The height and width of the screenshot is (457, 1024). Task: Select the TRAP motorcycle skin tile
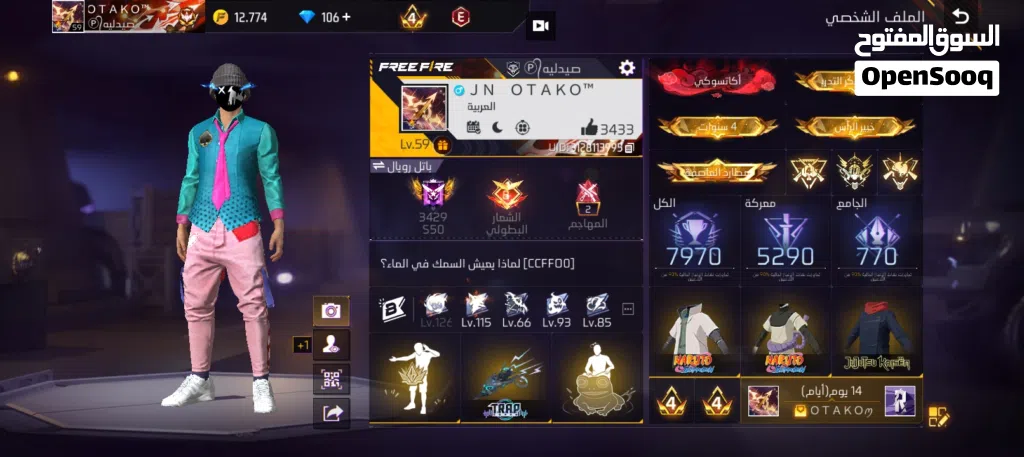(504, 379)
